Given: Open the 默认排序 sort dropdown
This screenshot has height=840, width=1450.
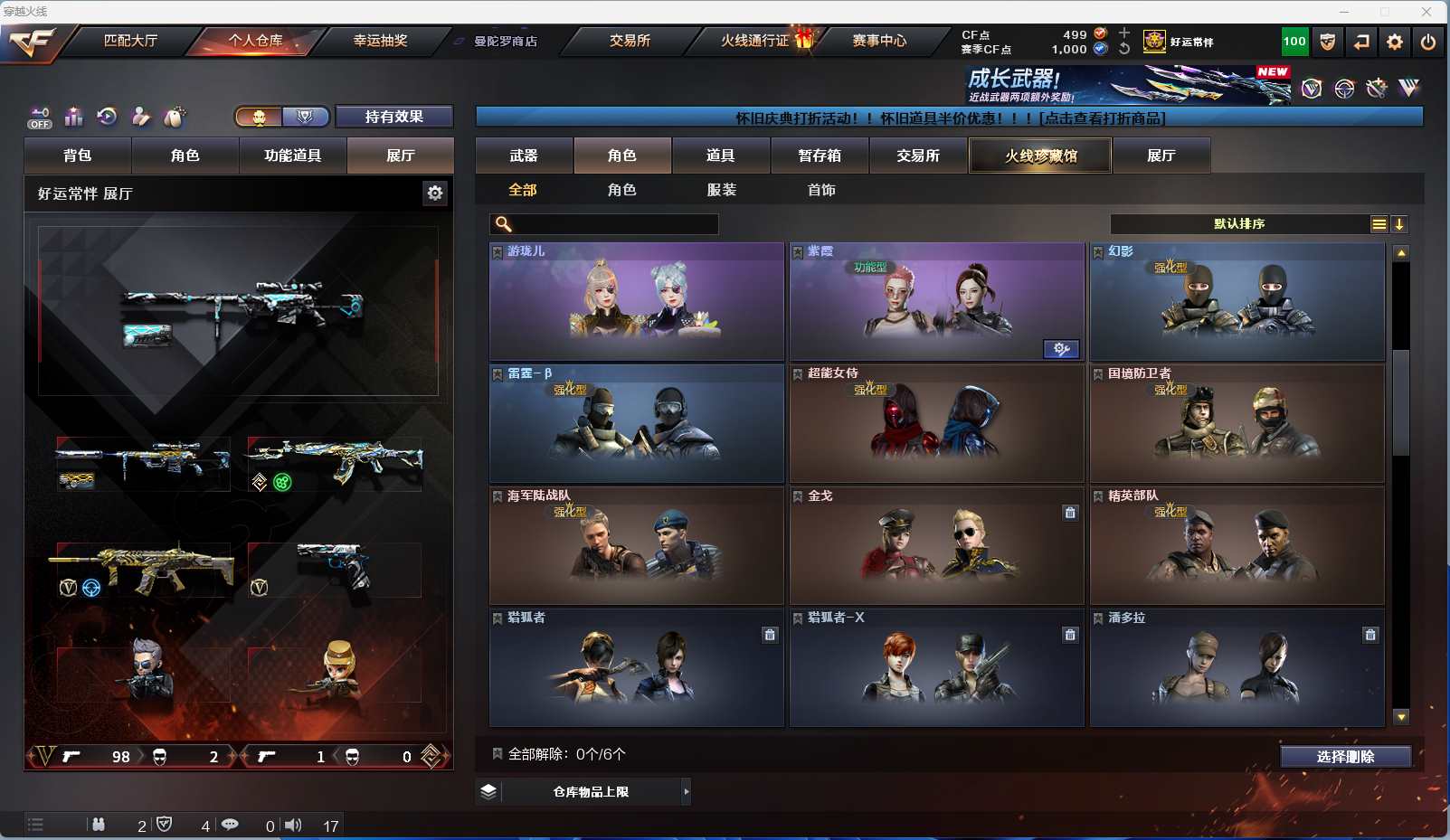Looking at the screenshot, I should tap(1239, 224).
